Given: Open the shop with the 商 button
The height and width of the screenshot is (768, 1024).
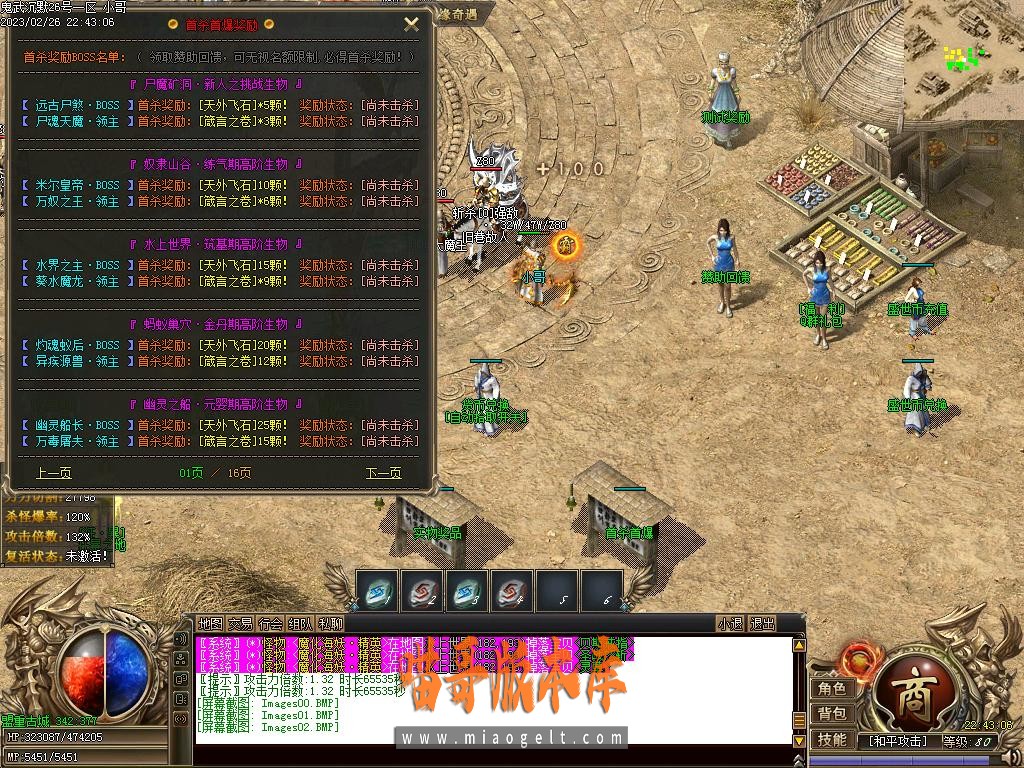Looking at the screenshot, I should tap(909, 694).
